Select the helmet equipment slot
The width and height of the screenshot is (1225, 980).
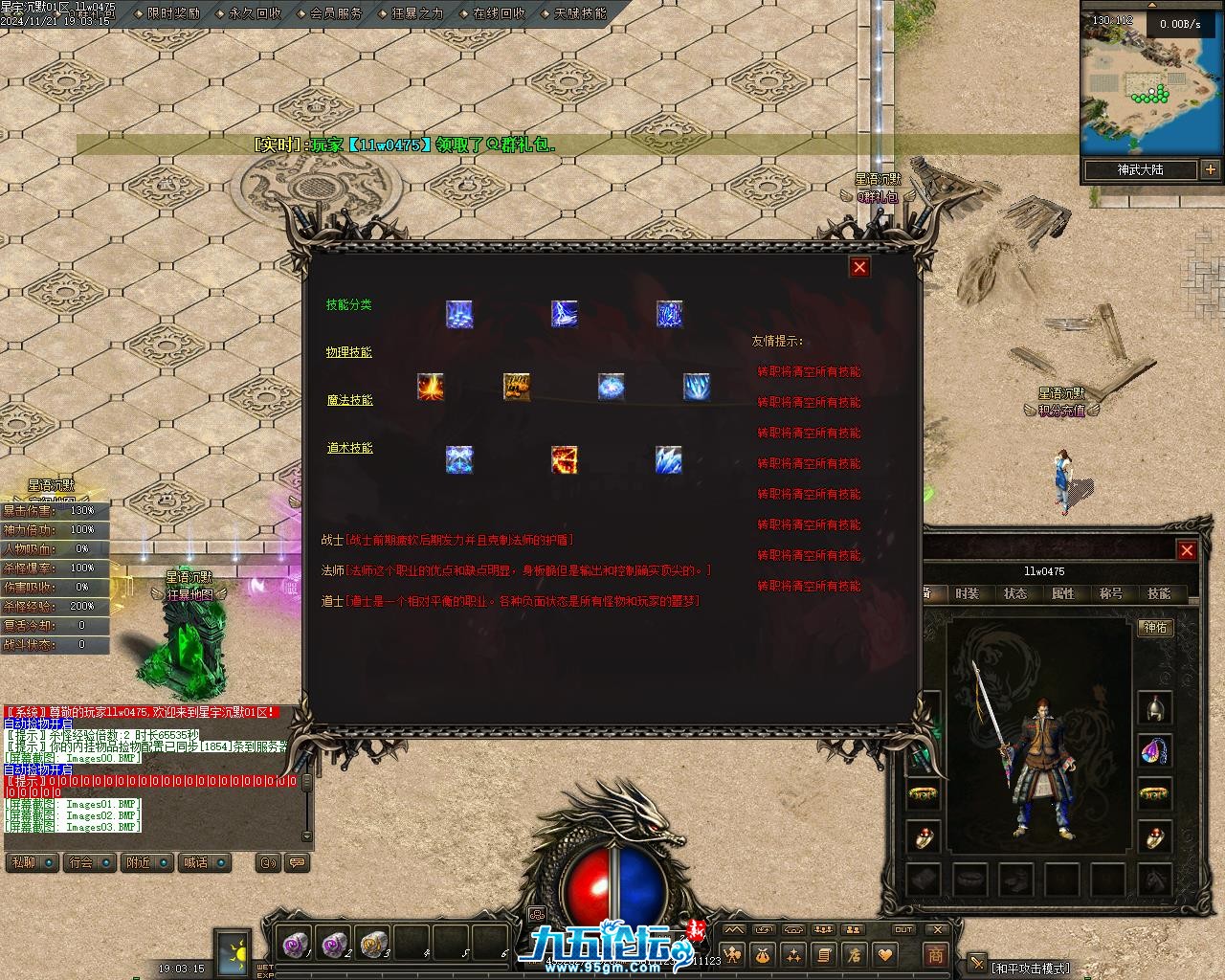coord(1155,708)
